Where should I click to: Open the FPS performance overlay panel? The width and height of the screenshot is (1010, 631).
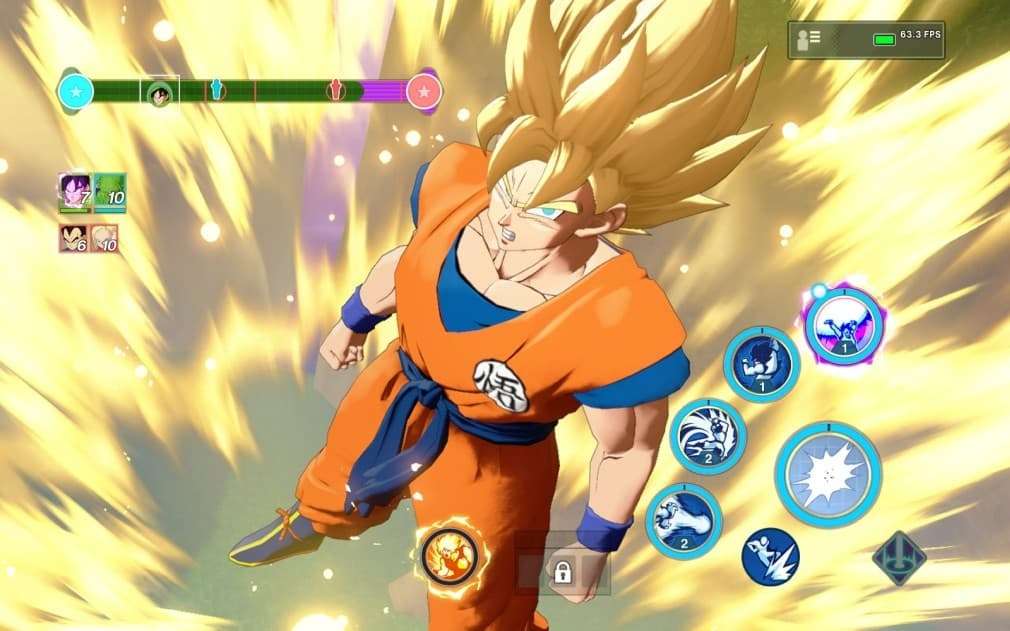click(x=865, y=40)
